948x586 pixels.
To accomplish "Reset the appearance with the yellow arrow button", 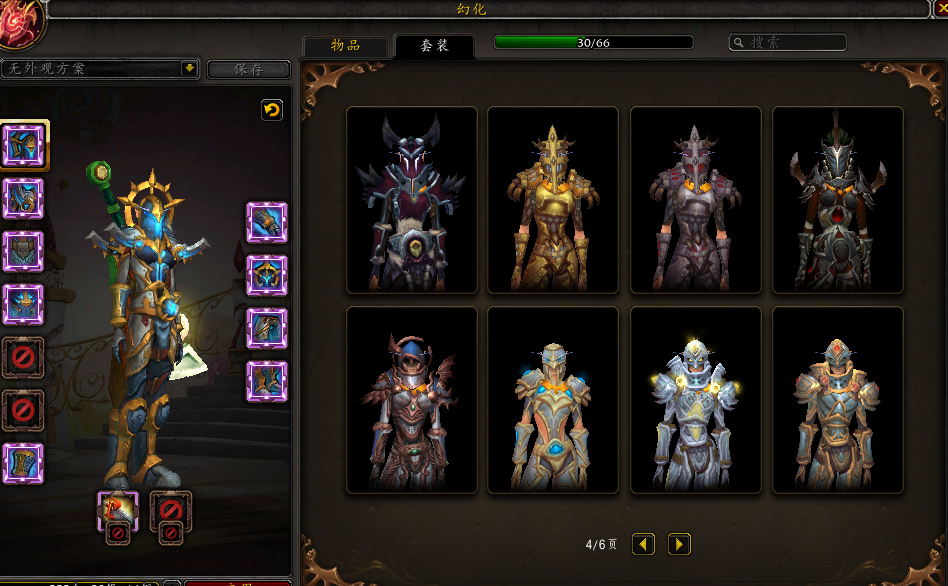I will coord(271,110).
